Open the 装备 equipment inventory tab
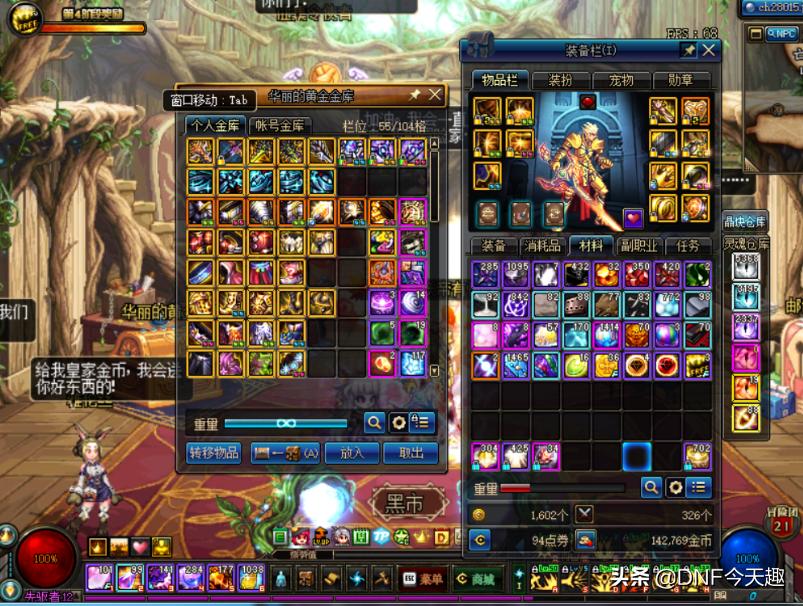803x606 pixels. coord(494,246)
